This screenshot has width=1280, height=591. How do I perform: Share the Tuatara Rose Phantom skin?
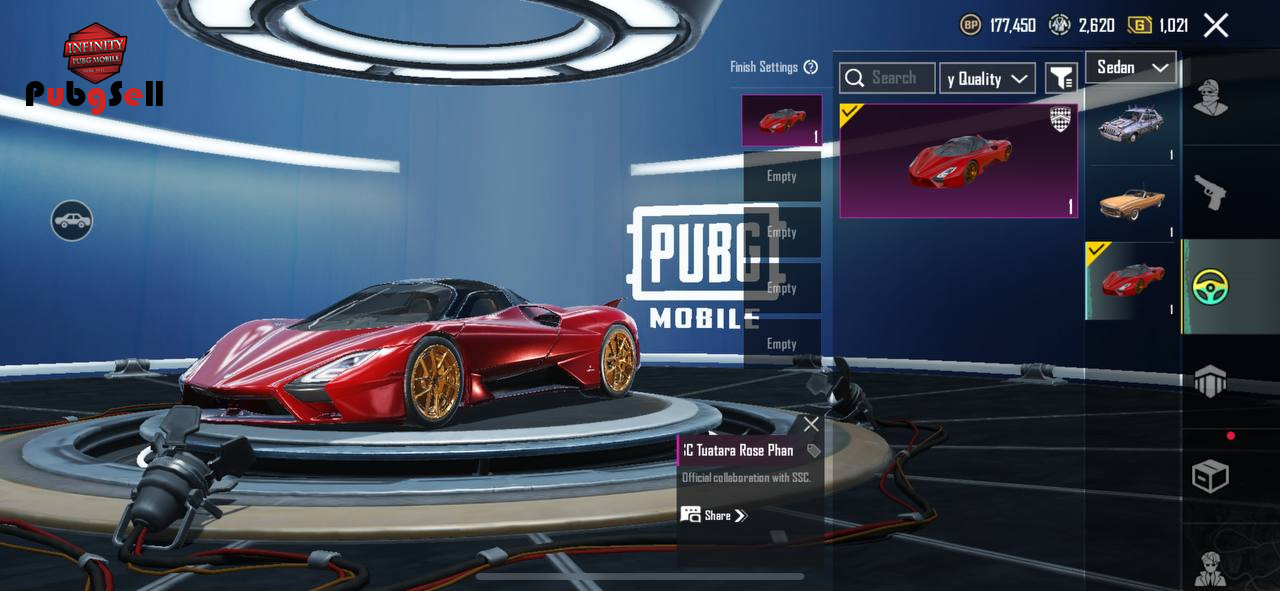click(715, 516)
